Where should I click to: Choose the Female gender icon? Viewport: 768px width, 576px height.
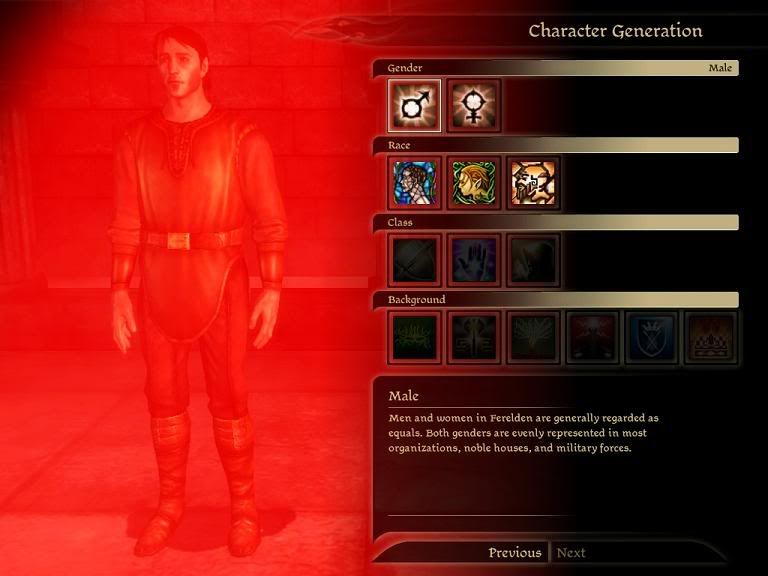point(473,105)
